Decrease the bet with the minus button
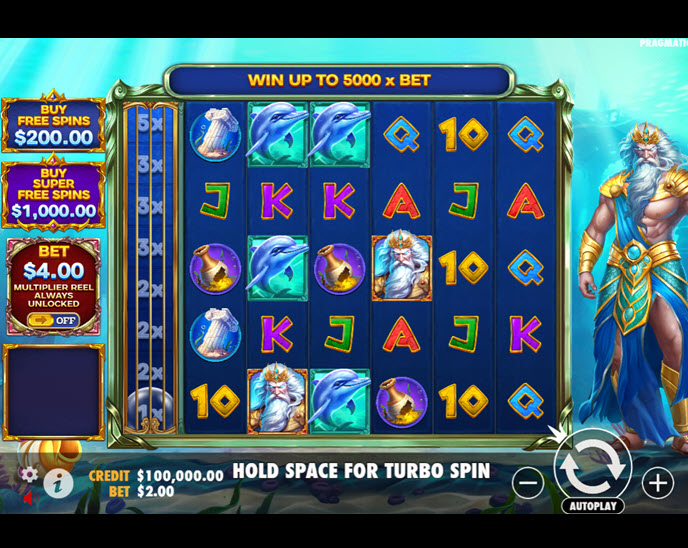Viewport: 688px width, 548px height. pyautogui.click(x=529, y=483)
